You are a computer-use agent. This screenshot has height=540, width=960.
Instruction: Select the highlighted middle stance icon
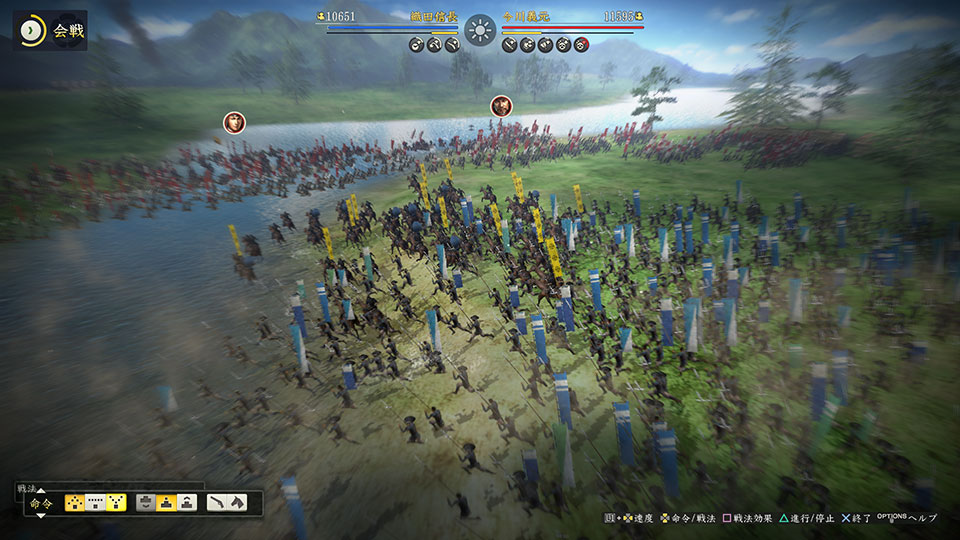pos(166,503)
